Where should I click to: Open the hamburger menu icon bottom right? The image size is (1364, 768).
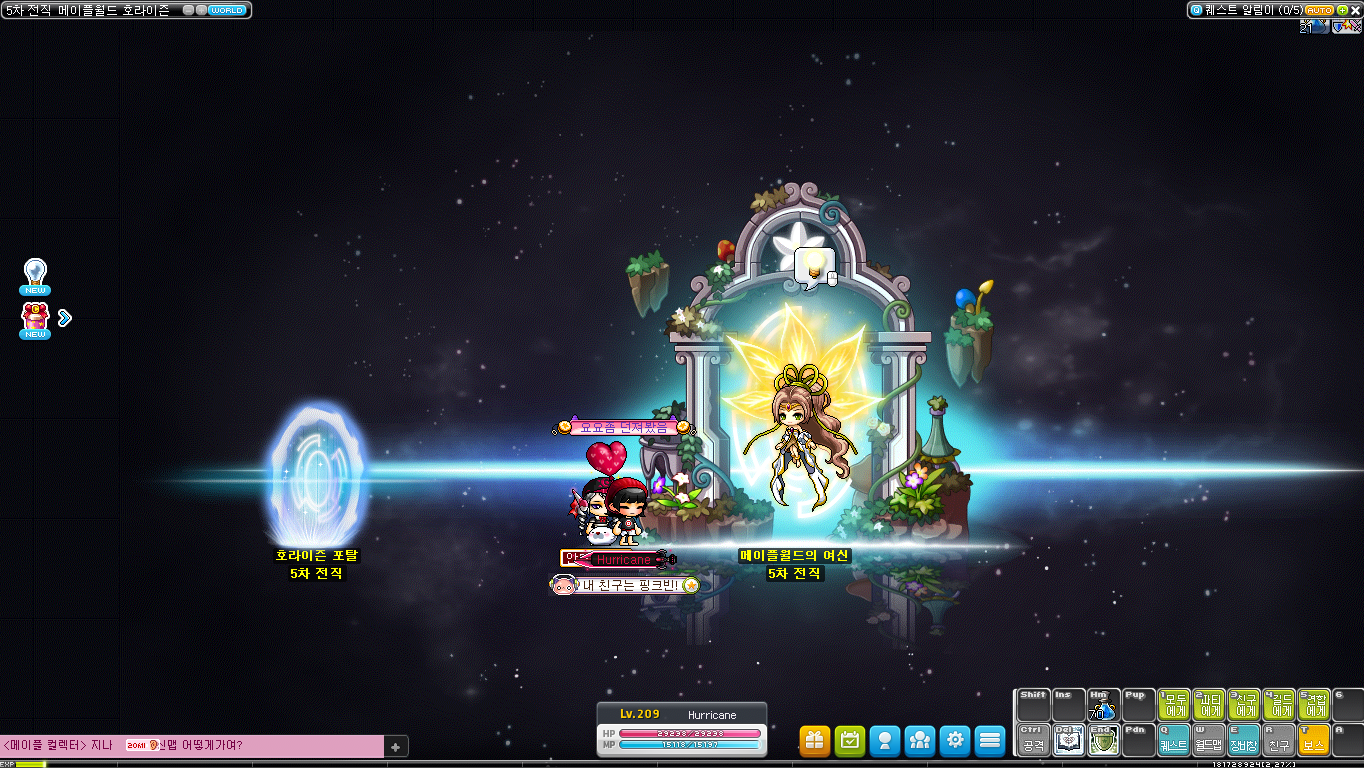(x=990, y=741)
